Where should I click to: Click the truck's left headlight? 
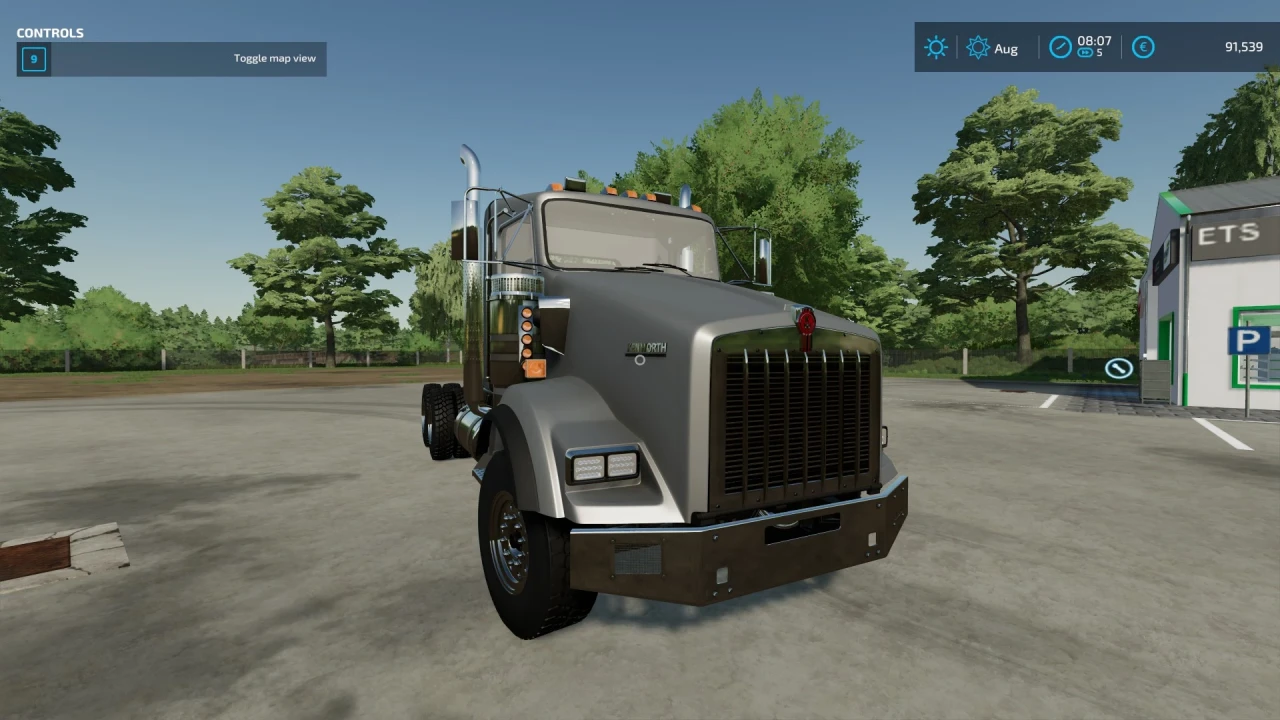[x=601, y=466]
